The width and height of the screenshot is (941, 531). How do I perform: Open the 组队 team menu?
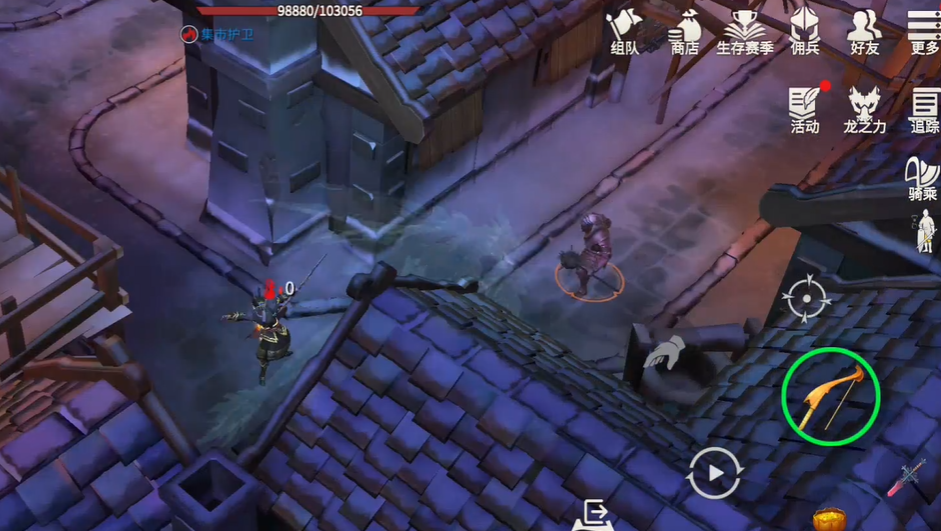624,30
